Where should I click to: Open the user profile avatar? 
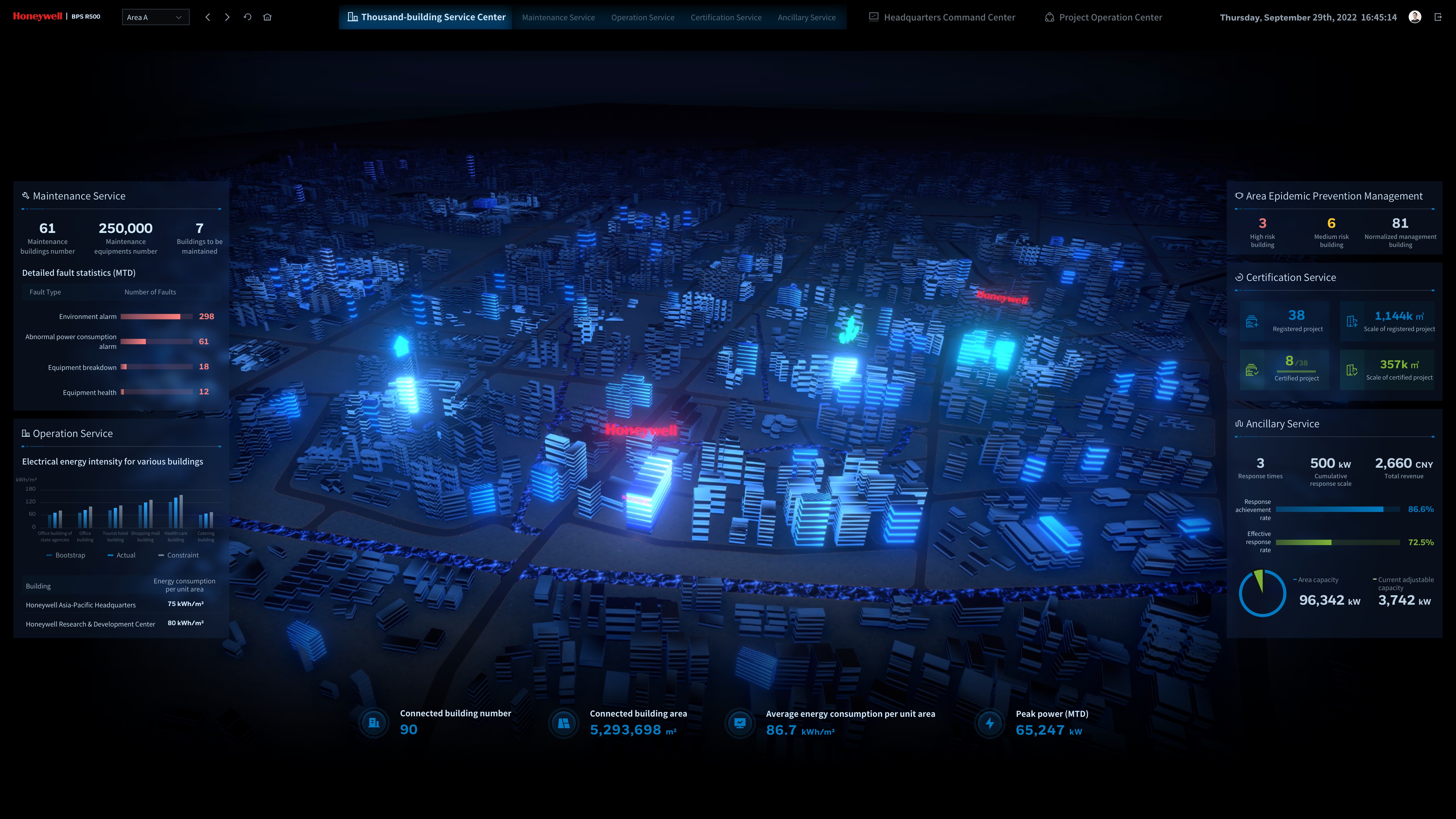click(1415, 17)
